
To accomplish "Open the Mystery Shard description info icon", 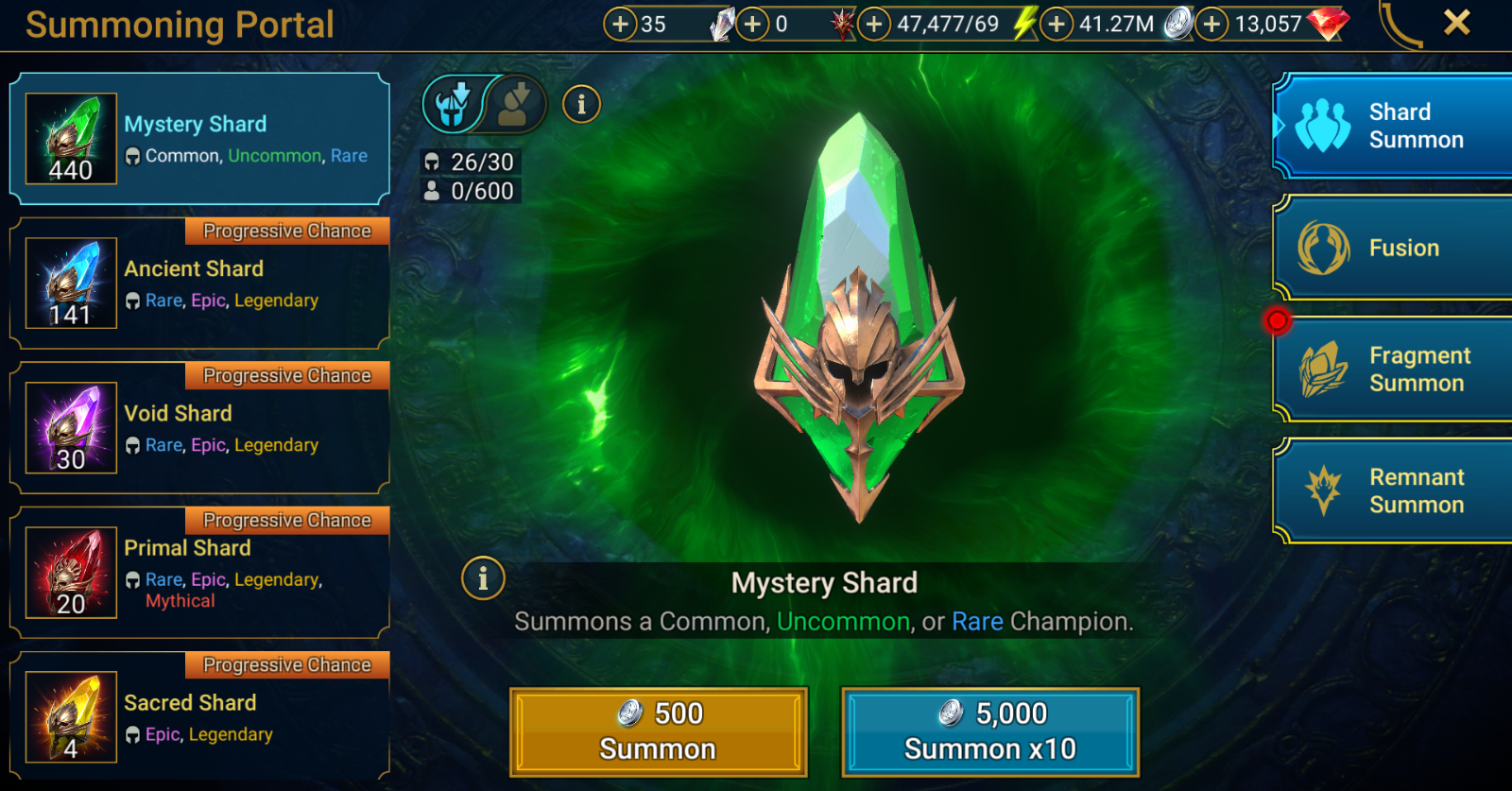I will pos(483,577).
